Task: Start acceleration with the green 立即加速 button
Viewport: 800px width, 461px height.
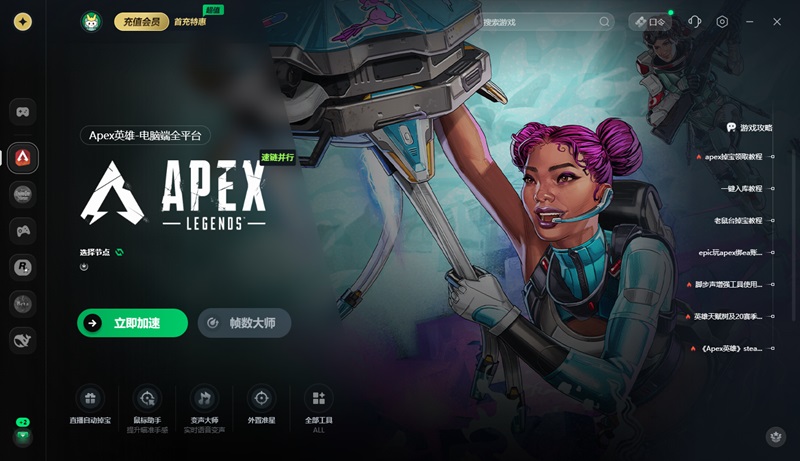Action: click(x=132, y=323)
